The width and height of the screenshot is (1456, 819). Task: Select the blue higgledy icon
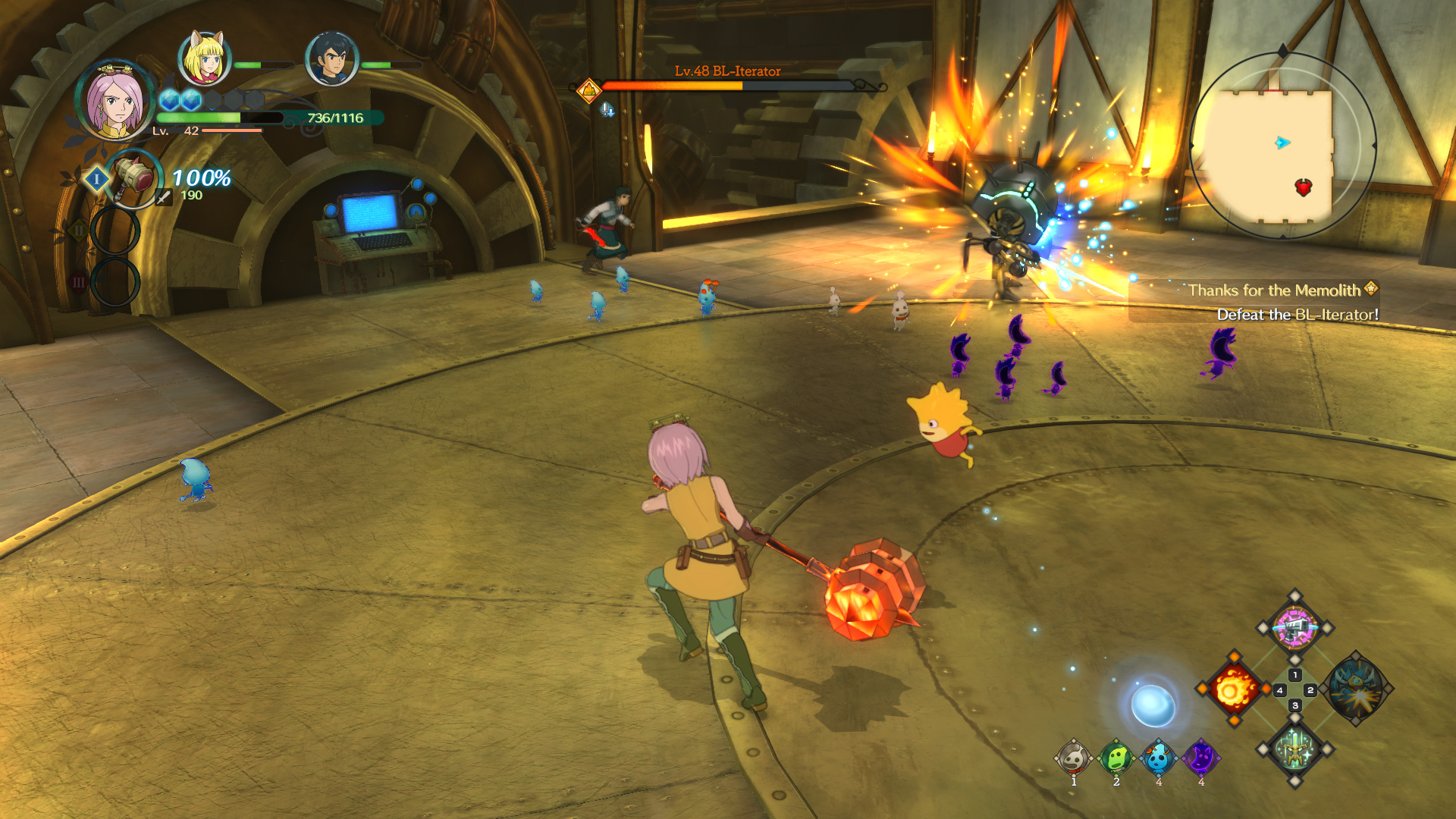[1158, 758]
